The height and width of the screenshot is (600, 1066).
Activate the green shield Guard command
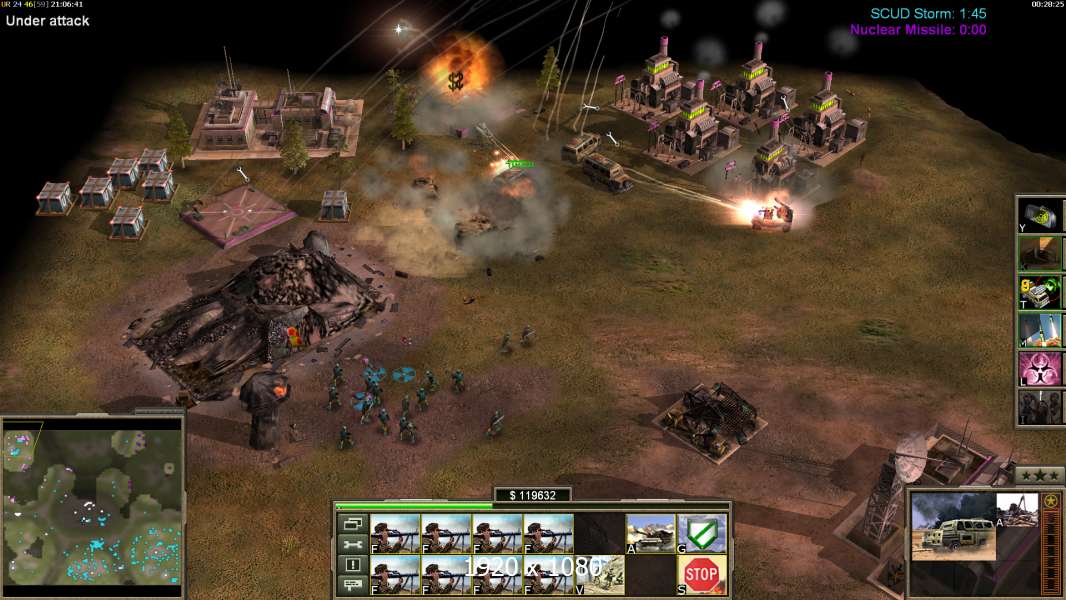(x=701, y=533)
